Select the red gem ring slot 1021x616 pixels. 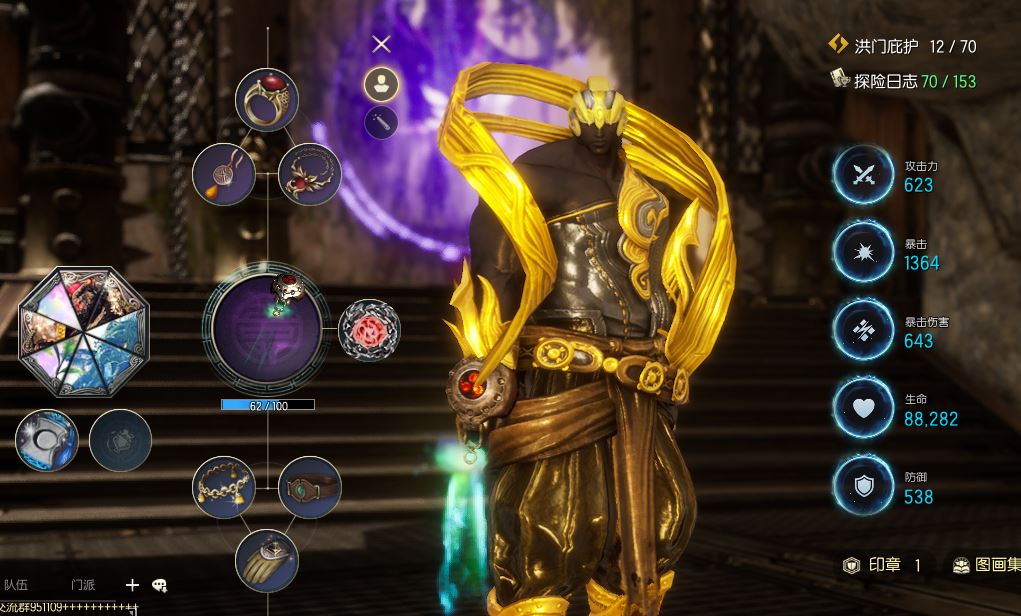tap(267, 100)
